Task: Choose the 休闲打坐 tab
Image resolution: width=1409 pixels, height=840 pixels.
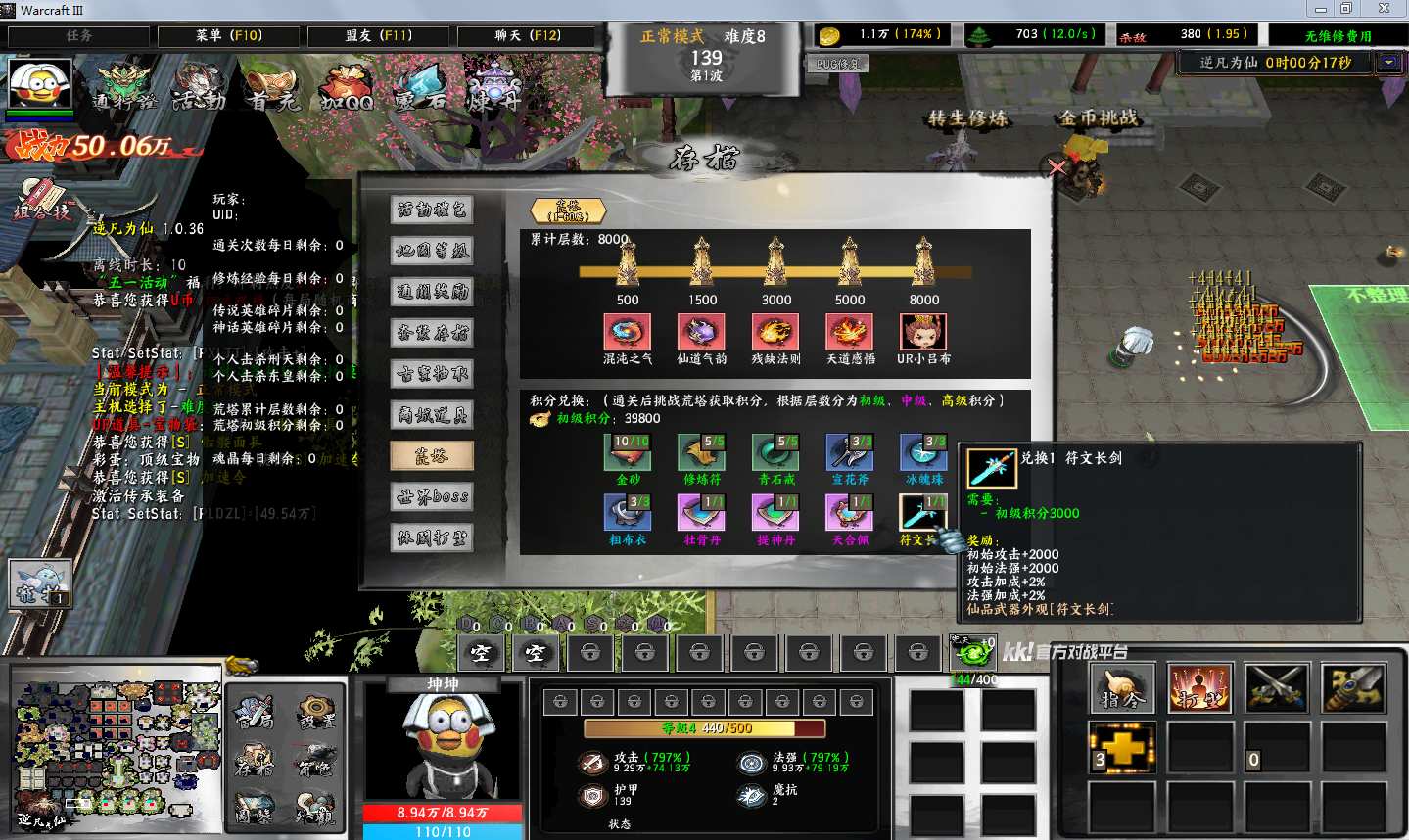Action: 432,537
